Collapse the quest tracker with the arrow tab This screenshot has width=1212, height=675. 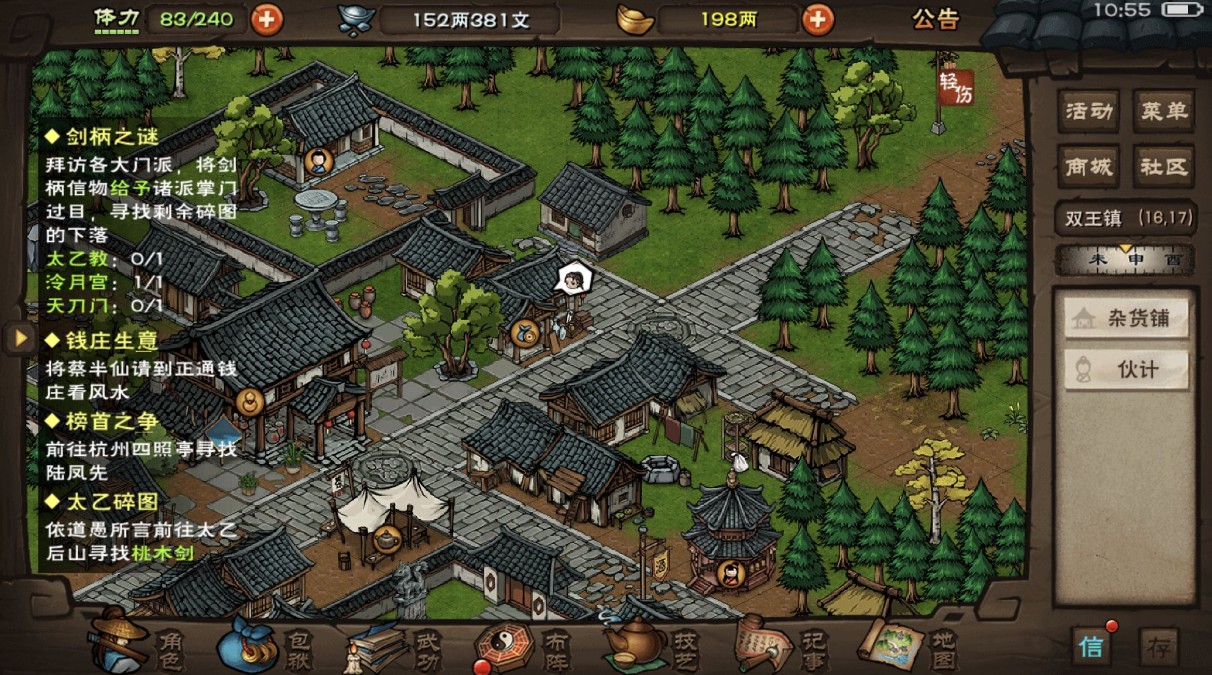pyautogui.click(x=19, y=338)
